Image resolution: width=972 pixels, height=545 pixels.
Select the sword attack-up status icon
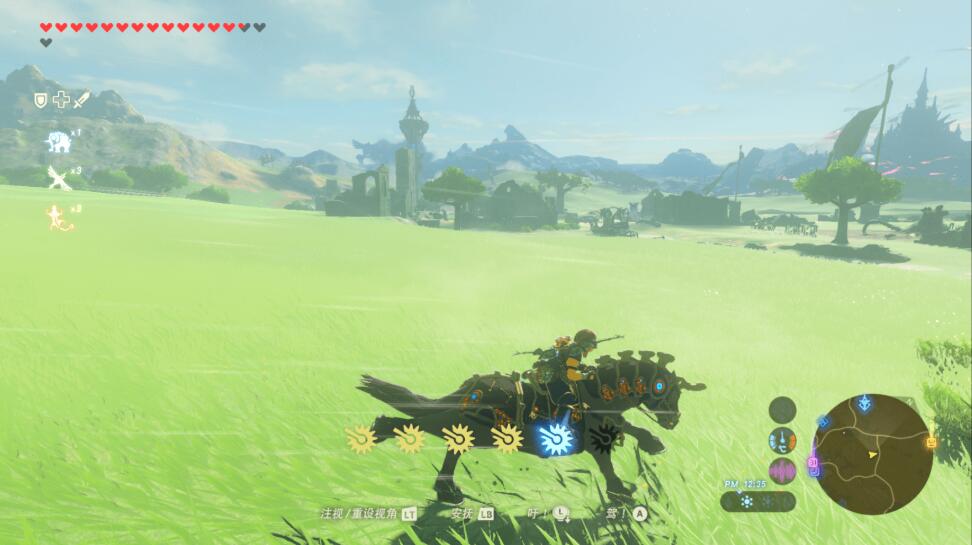(x=81, y=99)
